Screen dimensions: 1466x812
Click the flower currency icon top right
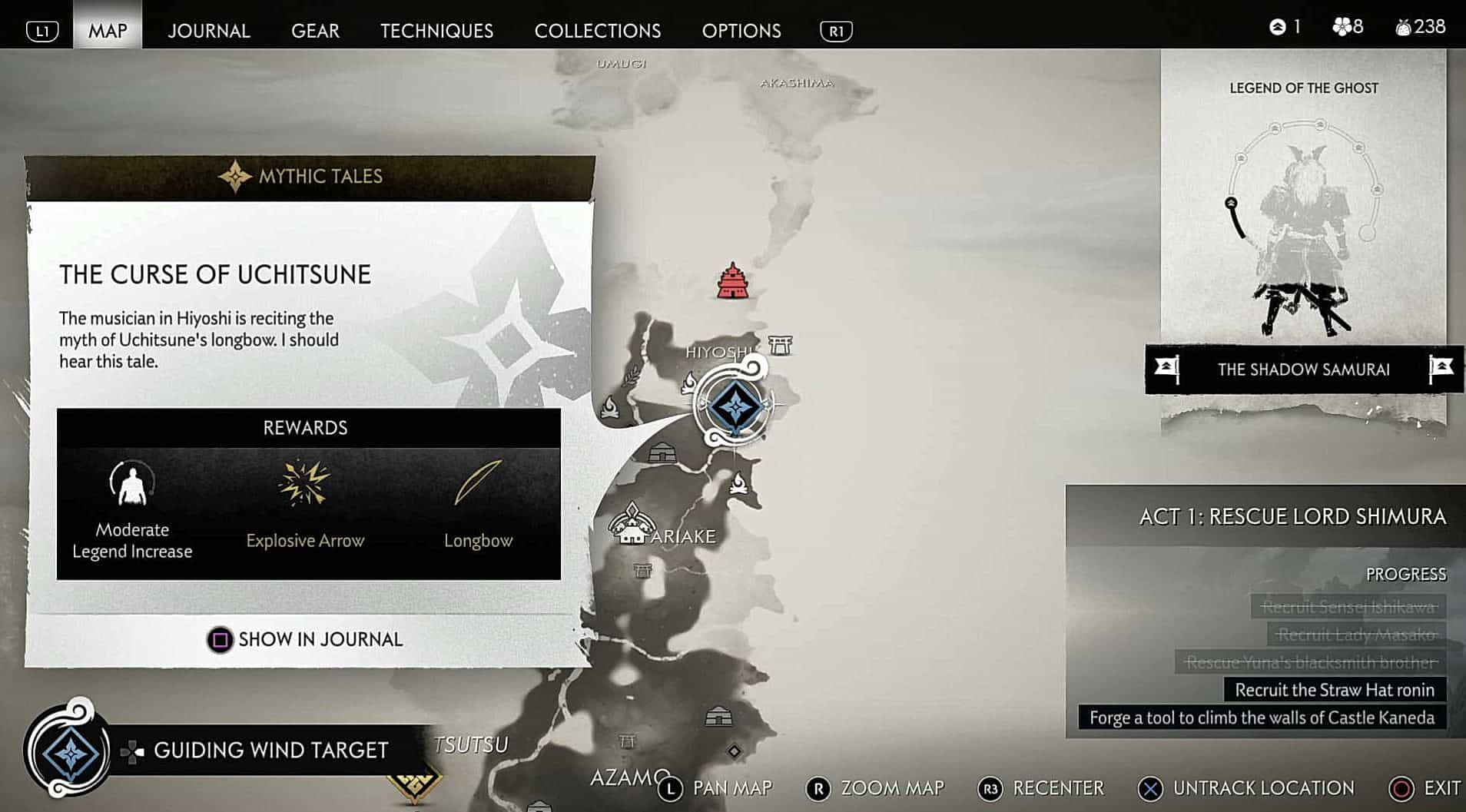tap(1341, 25)
